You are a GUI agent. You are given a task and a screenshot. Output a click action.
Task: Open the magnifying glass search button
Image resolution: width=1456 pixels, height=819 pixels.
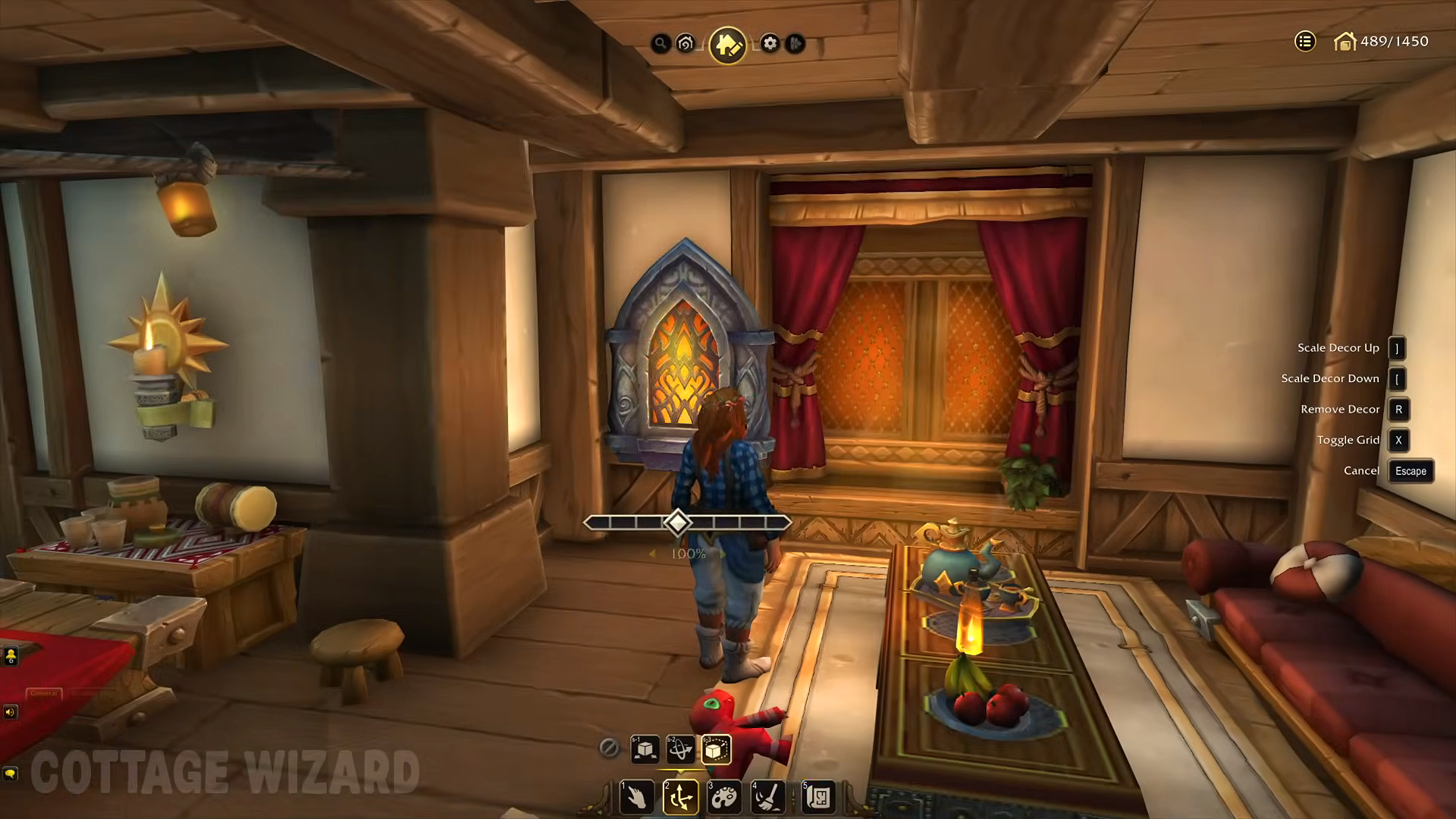pos(661,43)
